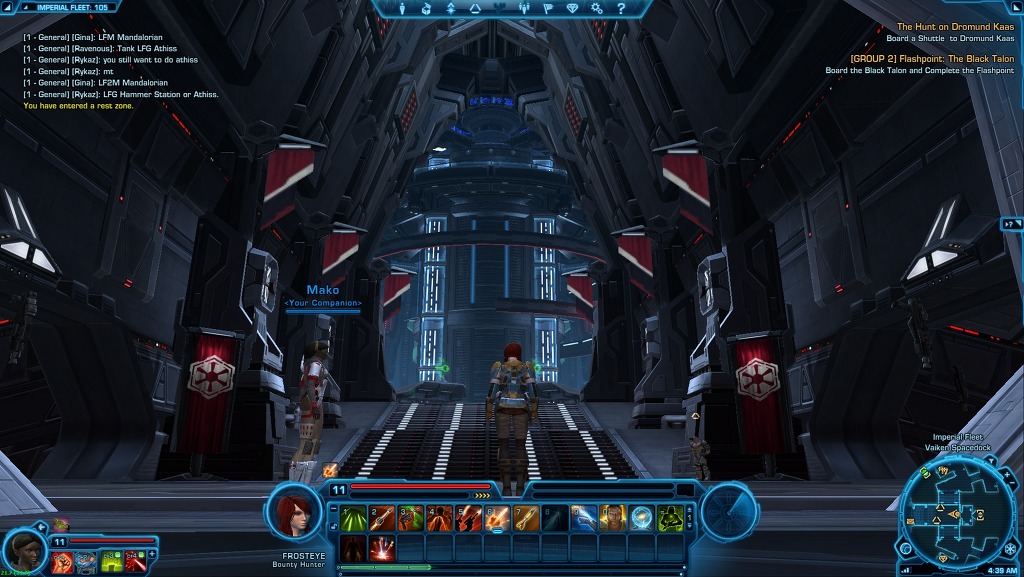Open the inventory box icon
Screen dimensions: 1024x577
(x=426, y=8)
